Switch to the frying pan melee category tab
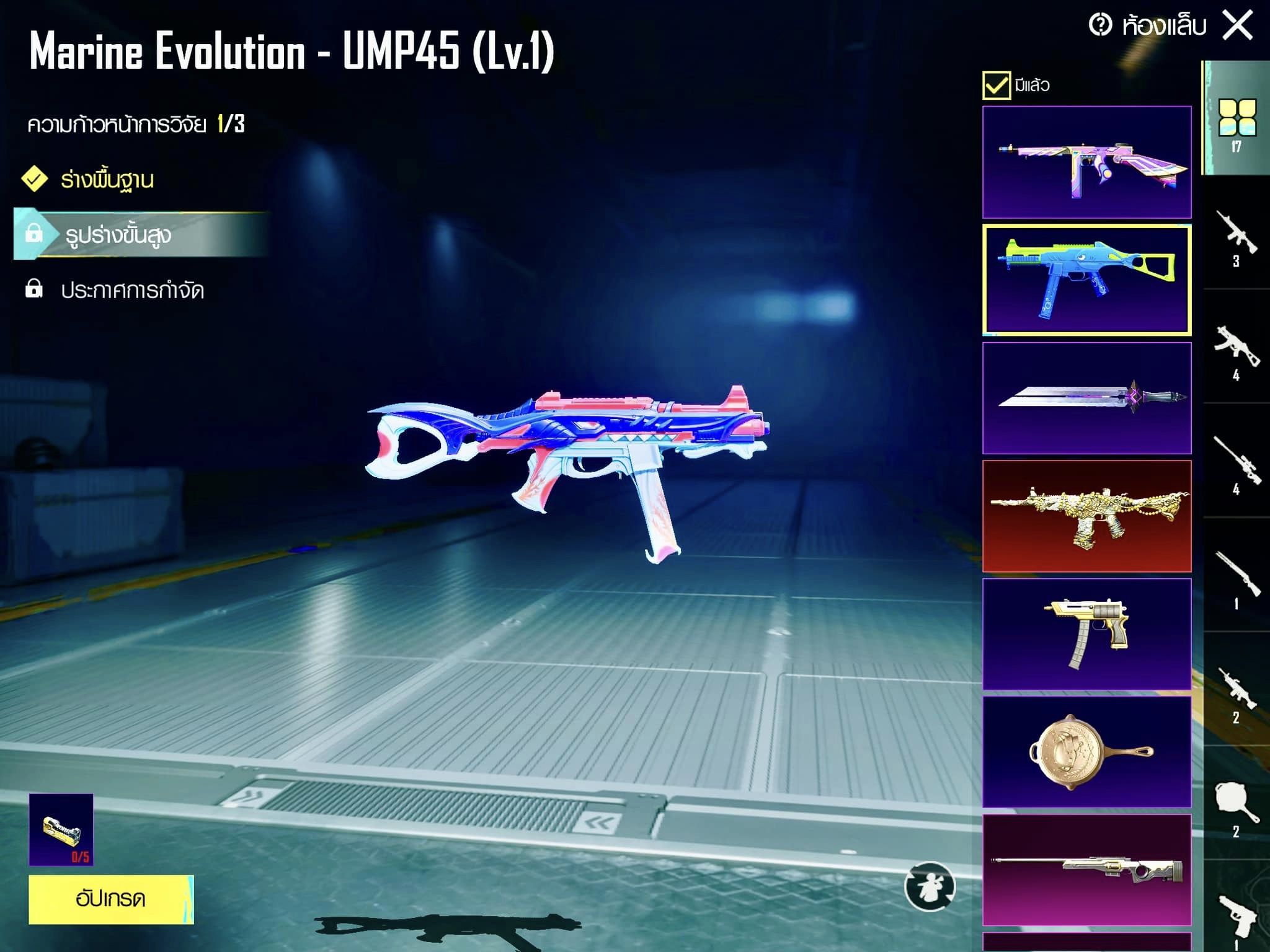The width and height of the screenshot is (1270, 952). click(1237, 806)
